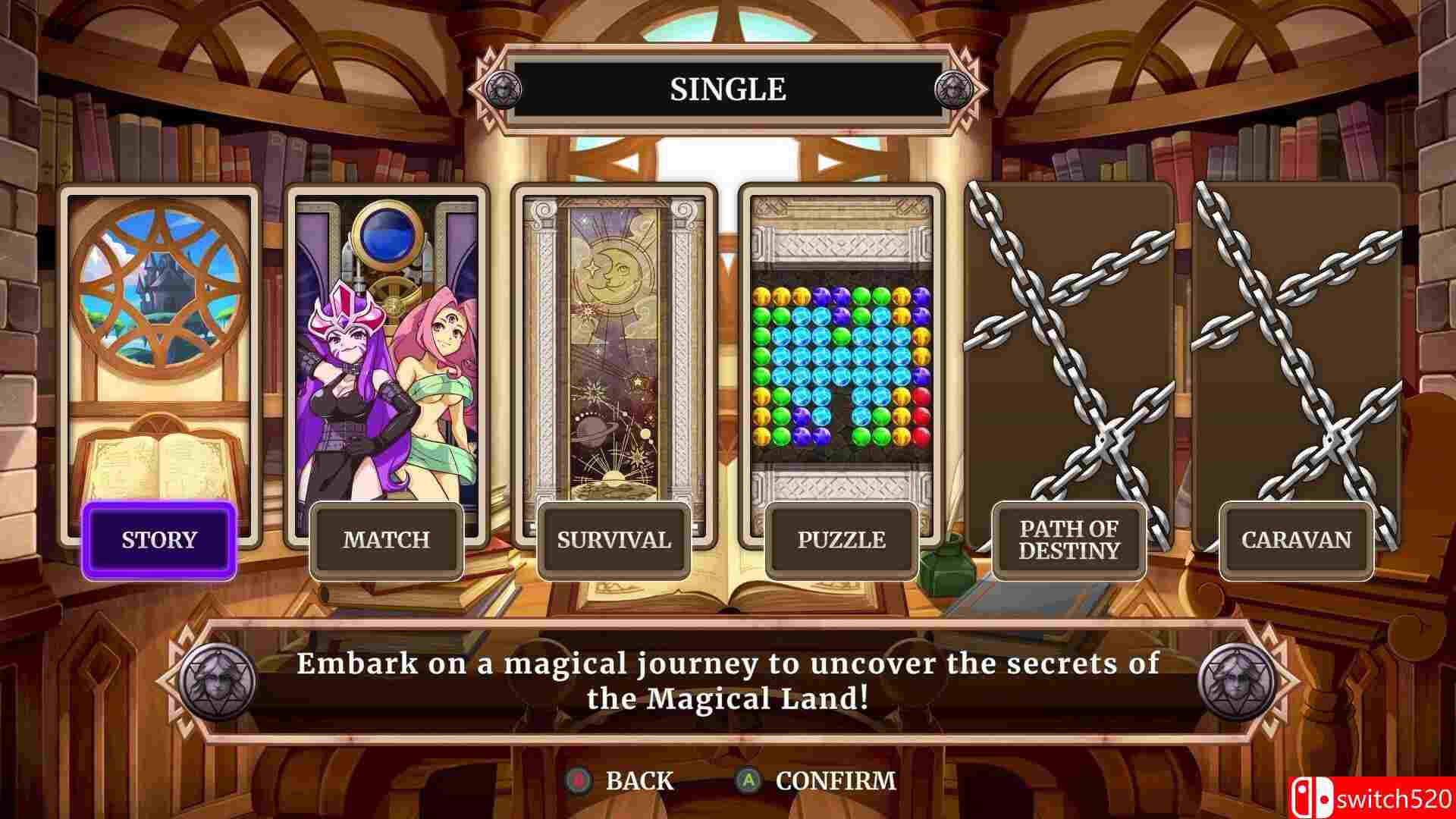Click the highlighted STORY label
This screenshot has height=819, width=1456.
[x=157, y=540]
